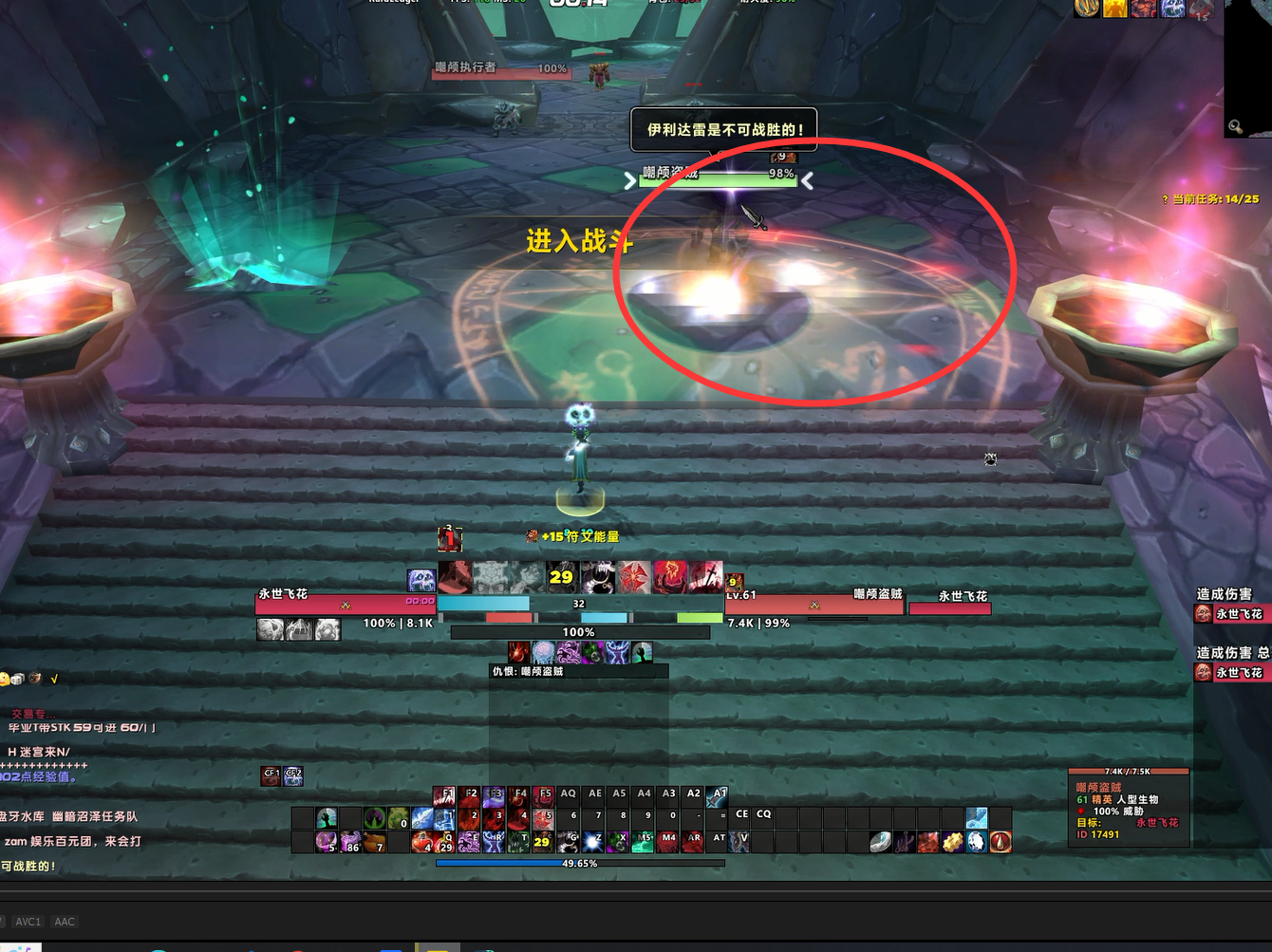Select the teal M5 ability icon

click(x=642, y=841)
